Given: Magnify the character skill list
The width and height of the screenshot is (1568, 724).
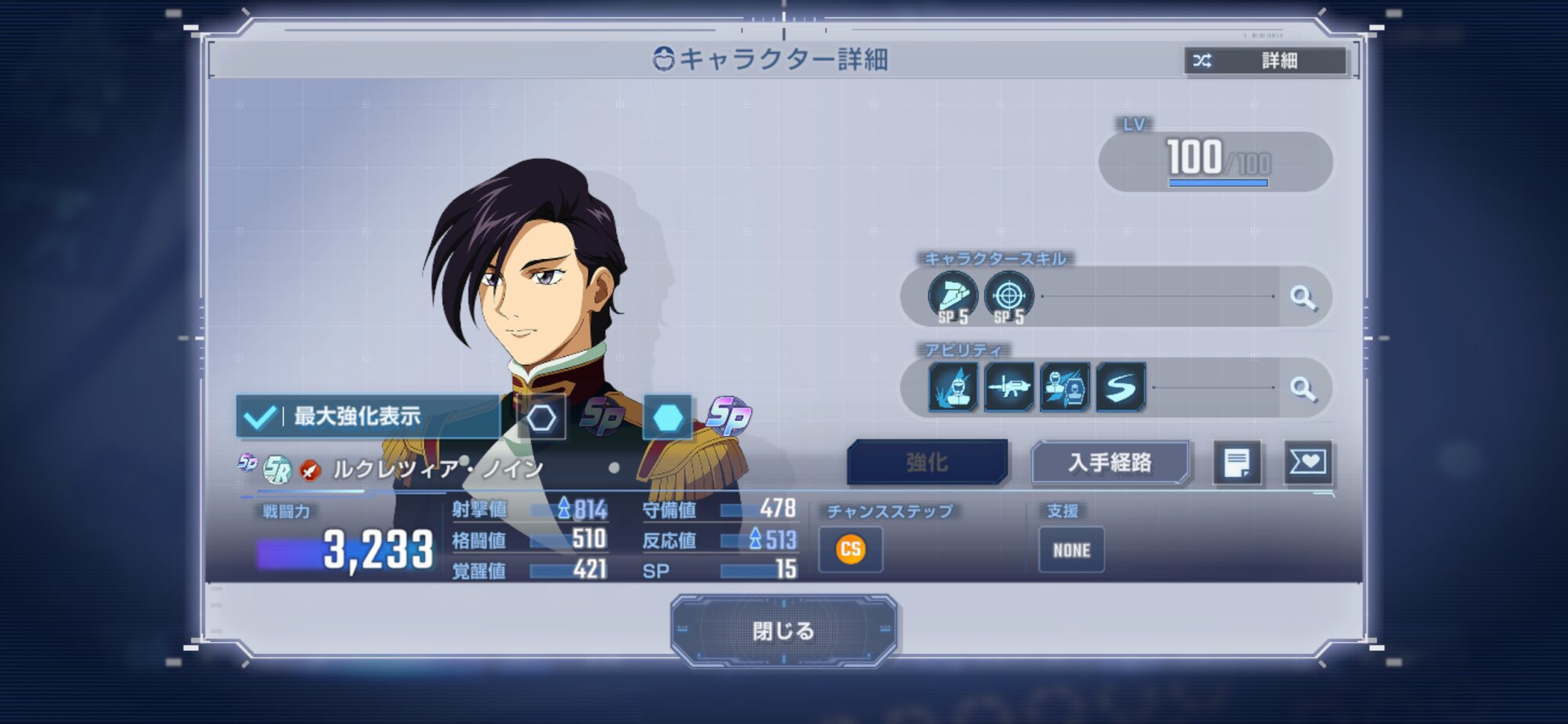Looking at the screenshot, I should point(1303,298).
